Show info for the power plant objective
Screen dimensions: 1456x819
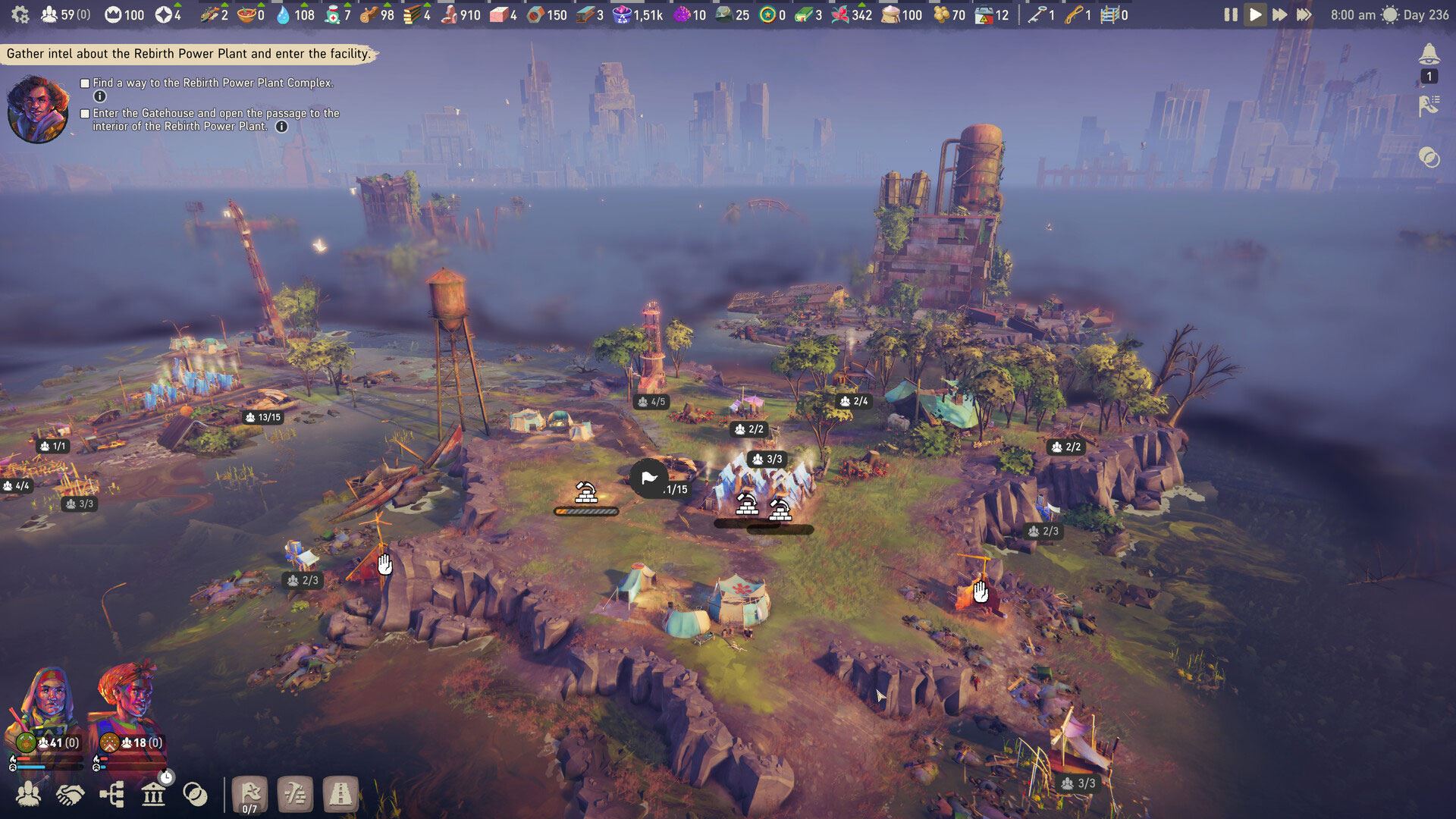coord(99,96)
